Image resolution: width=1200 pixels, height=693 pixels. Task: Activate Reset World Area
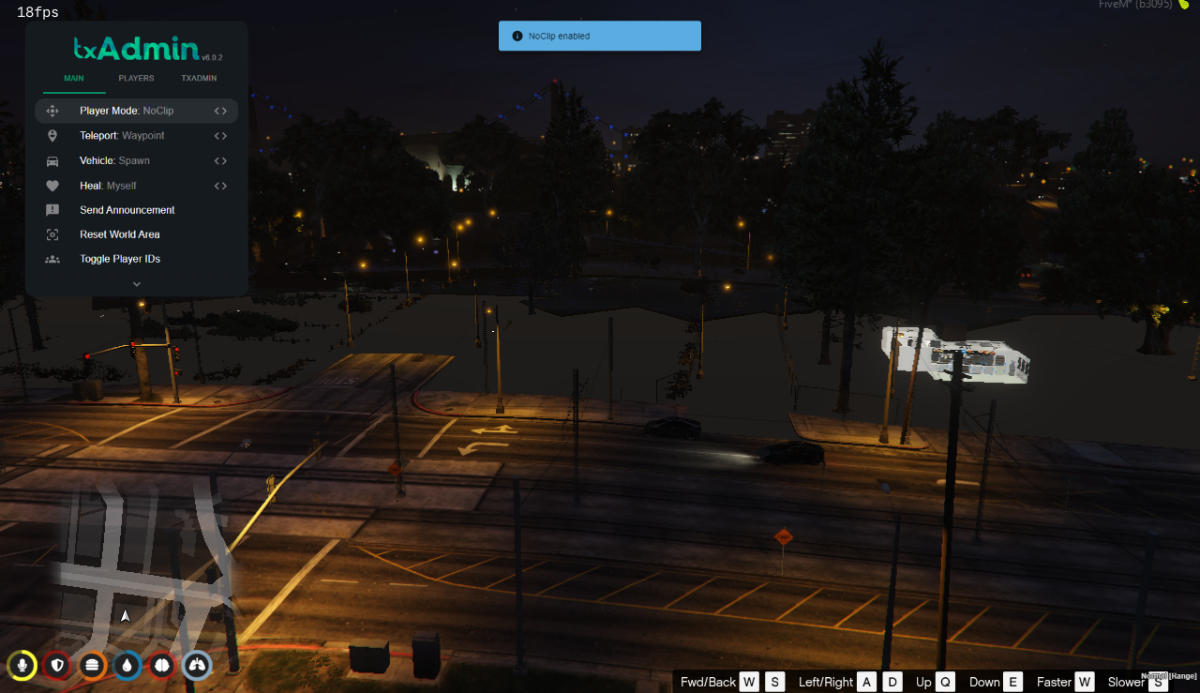(120, 235)
